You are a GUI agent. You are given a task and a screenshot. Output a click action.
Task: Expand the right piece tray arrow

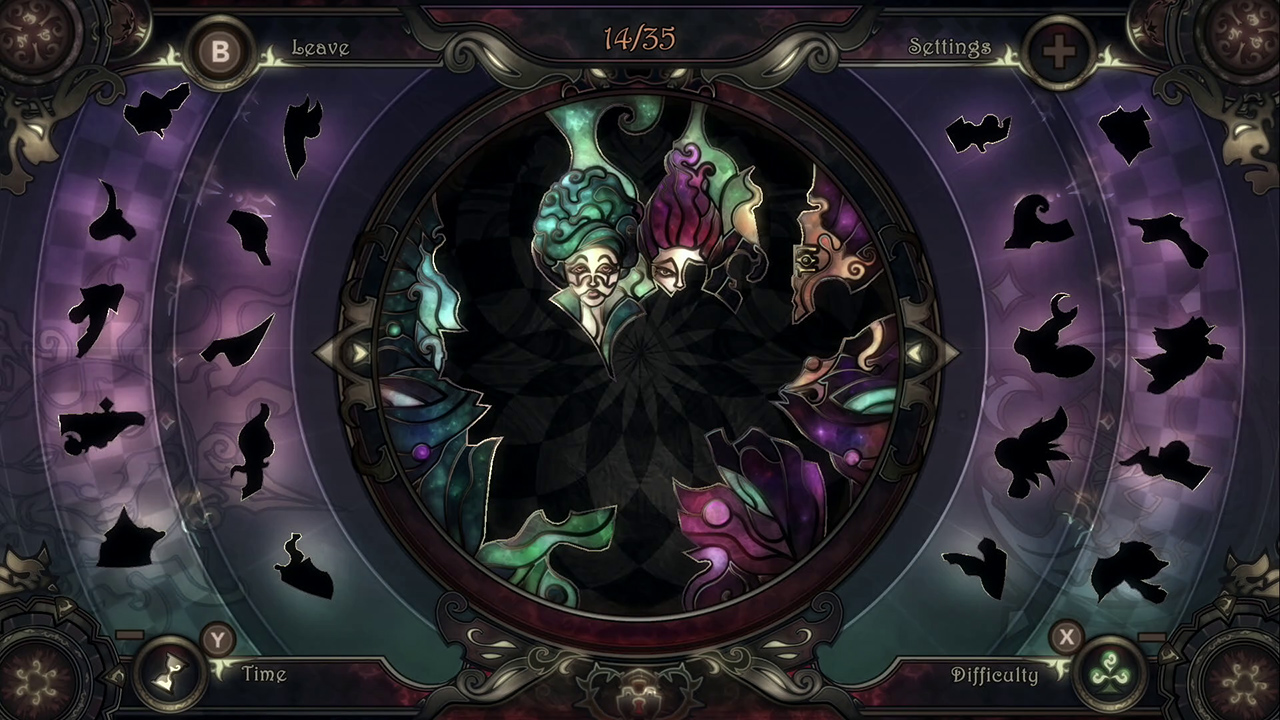click(x=917, y=350)
